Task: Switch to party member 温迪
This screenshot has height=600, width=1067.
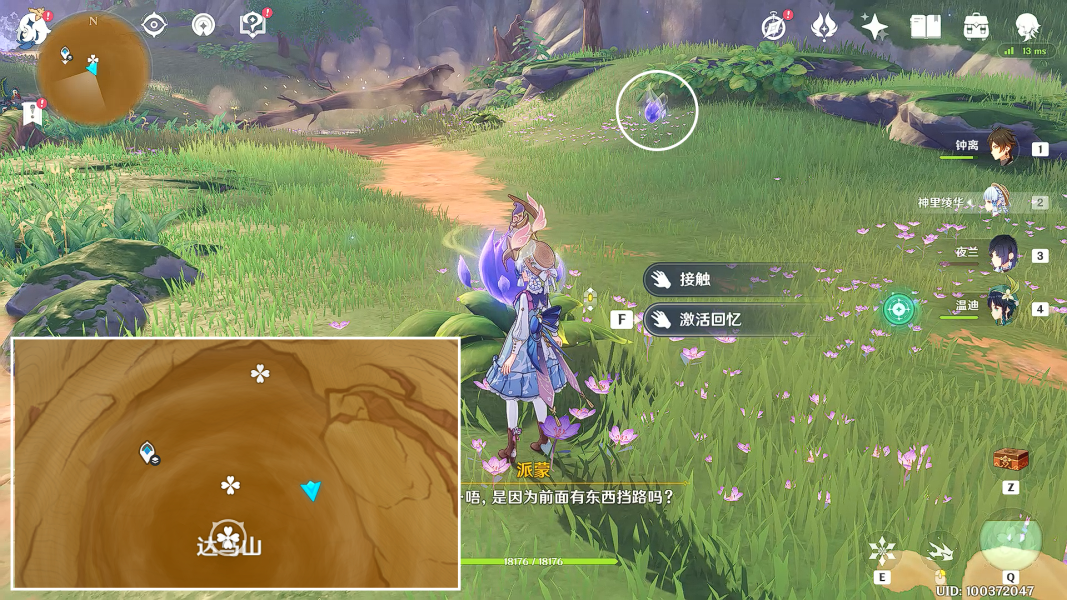Action: [x=1001, y=308]
